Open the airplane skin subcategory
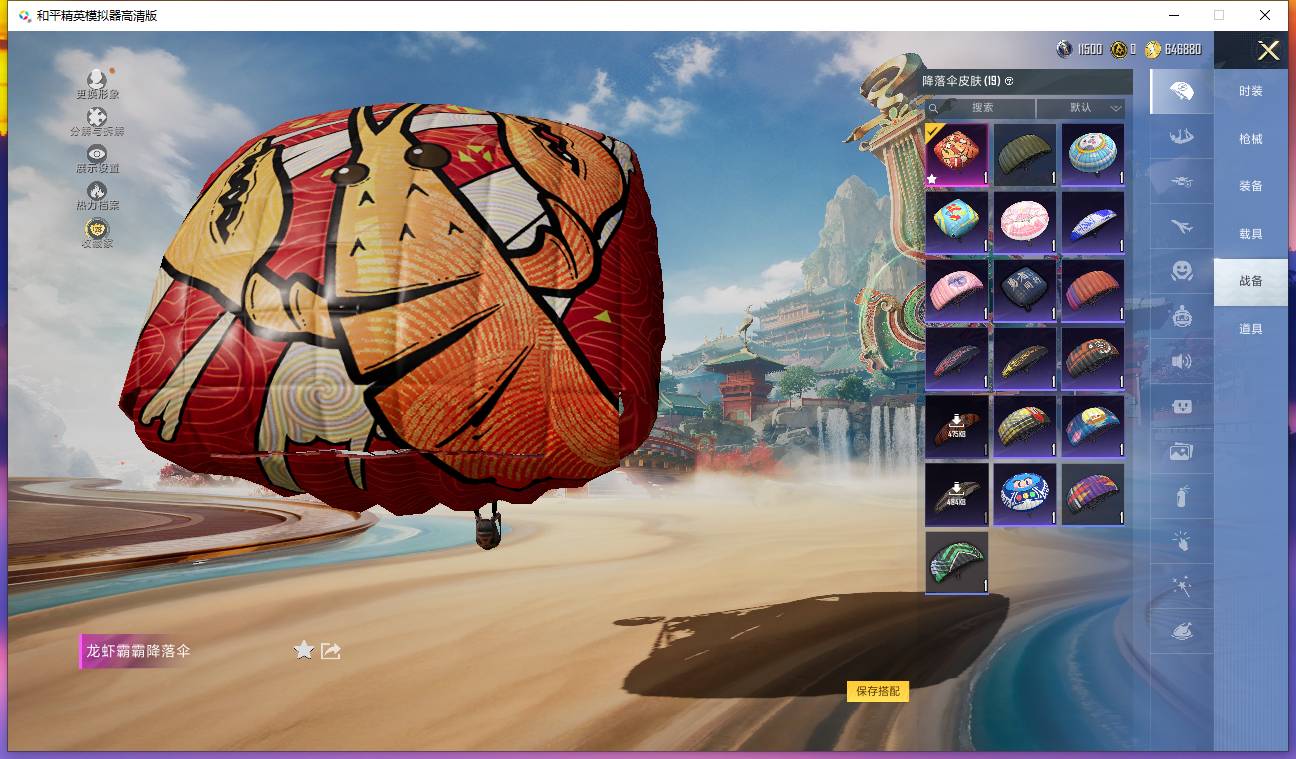The image size is (1296, 759). [1181, 227]
